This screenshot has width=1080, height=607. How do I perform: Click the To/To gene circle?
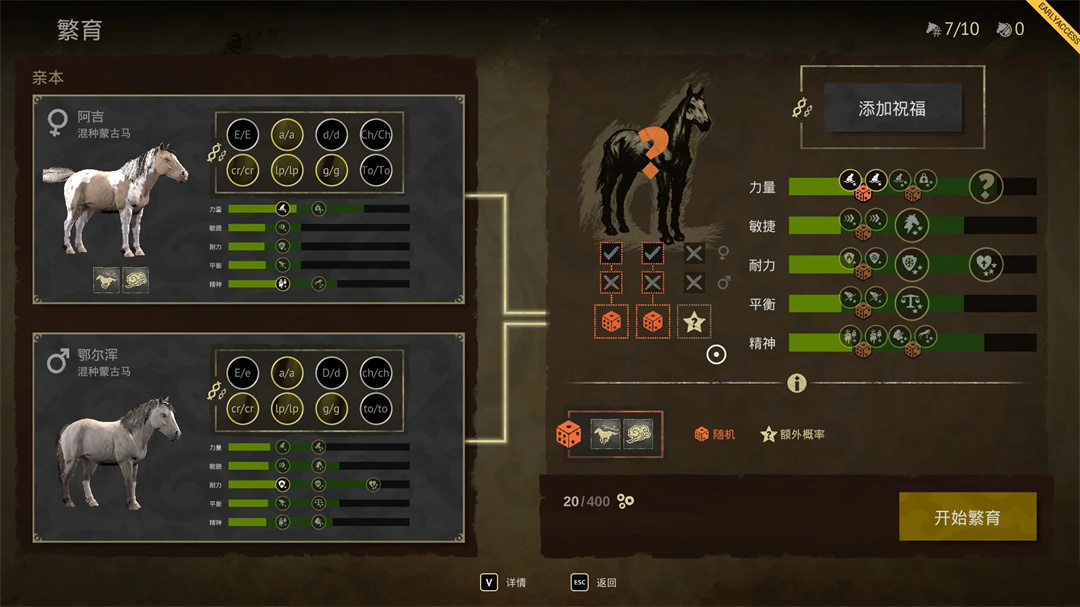pos(376,171)
